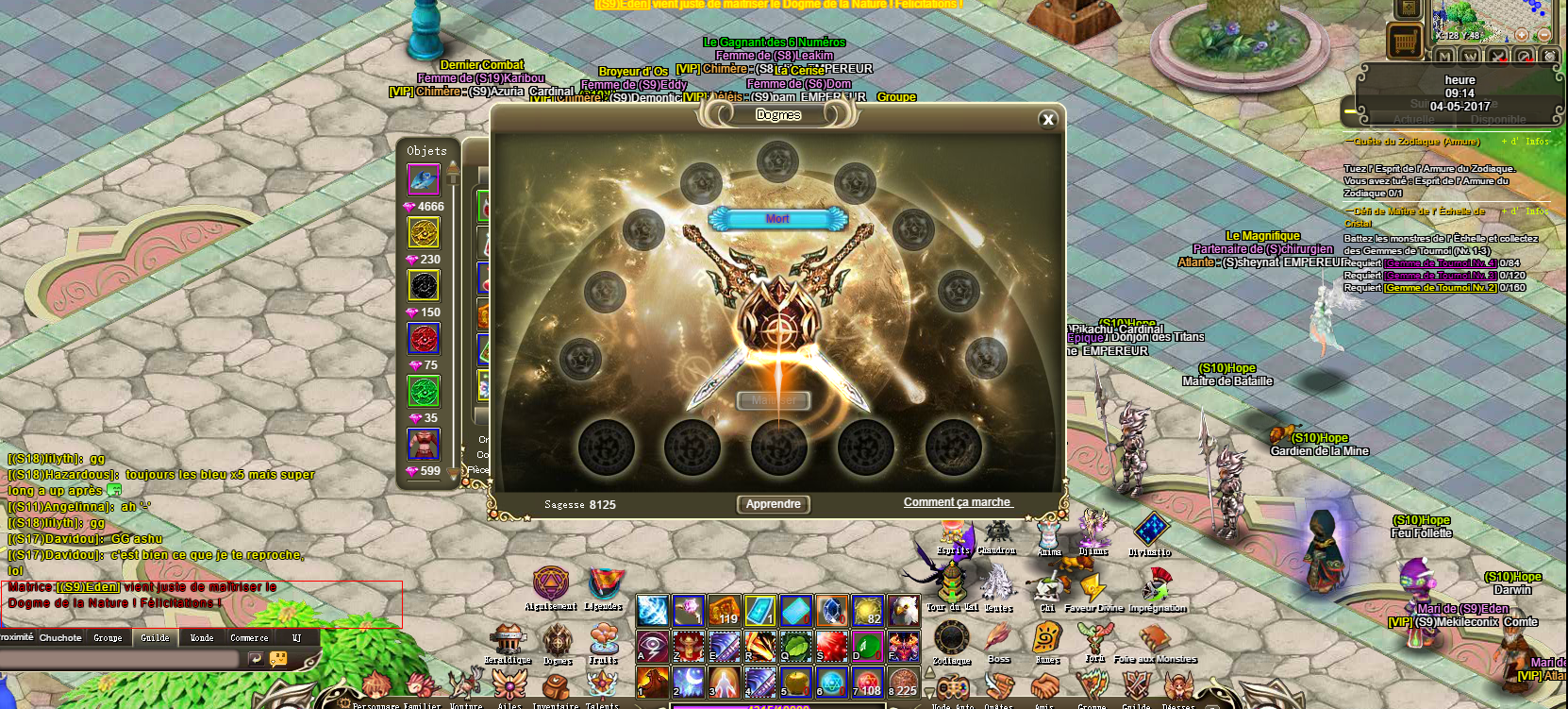Select the Commerce chat tab
This screenshot has height=709, width=1568.
(x=249, y=638)
